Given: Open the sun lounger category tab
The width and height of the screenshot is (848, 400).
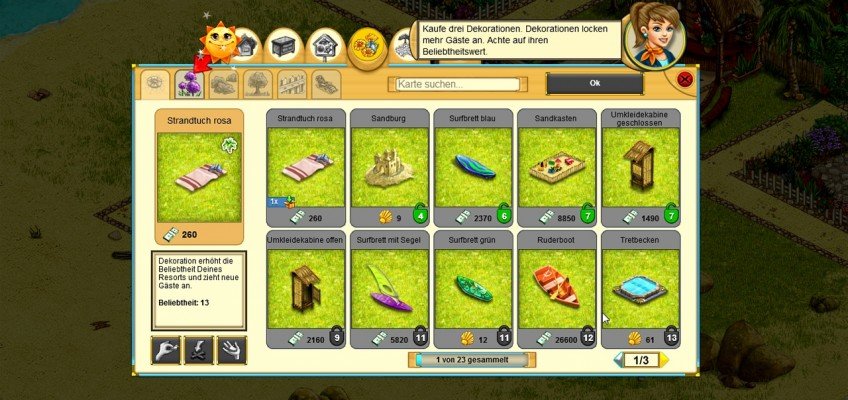Looking at the screenshot, I should click(324, 83).
